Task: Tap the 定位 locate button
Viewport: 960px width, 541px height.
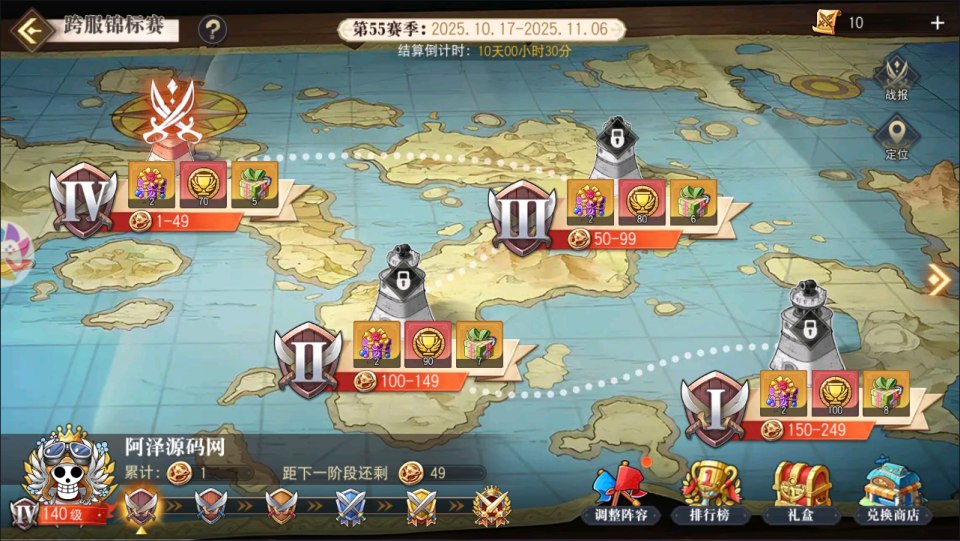Action: tap(896, 139)
